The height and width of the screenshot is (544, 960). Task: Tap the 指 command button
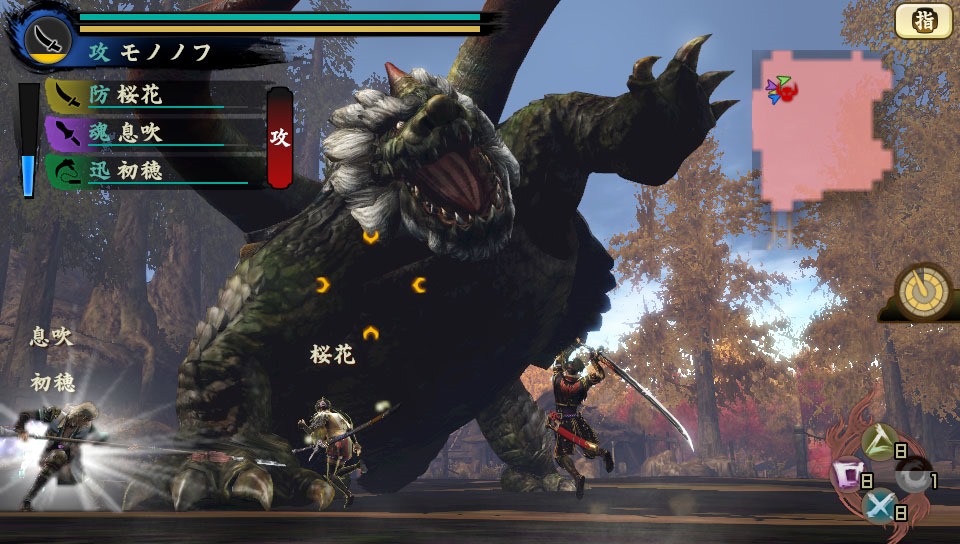tap(923, 21)
